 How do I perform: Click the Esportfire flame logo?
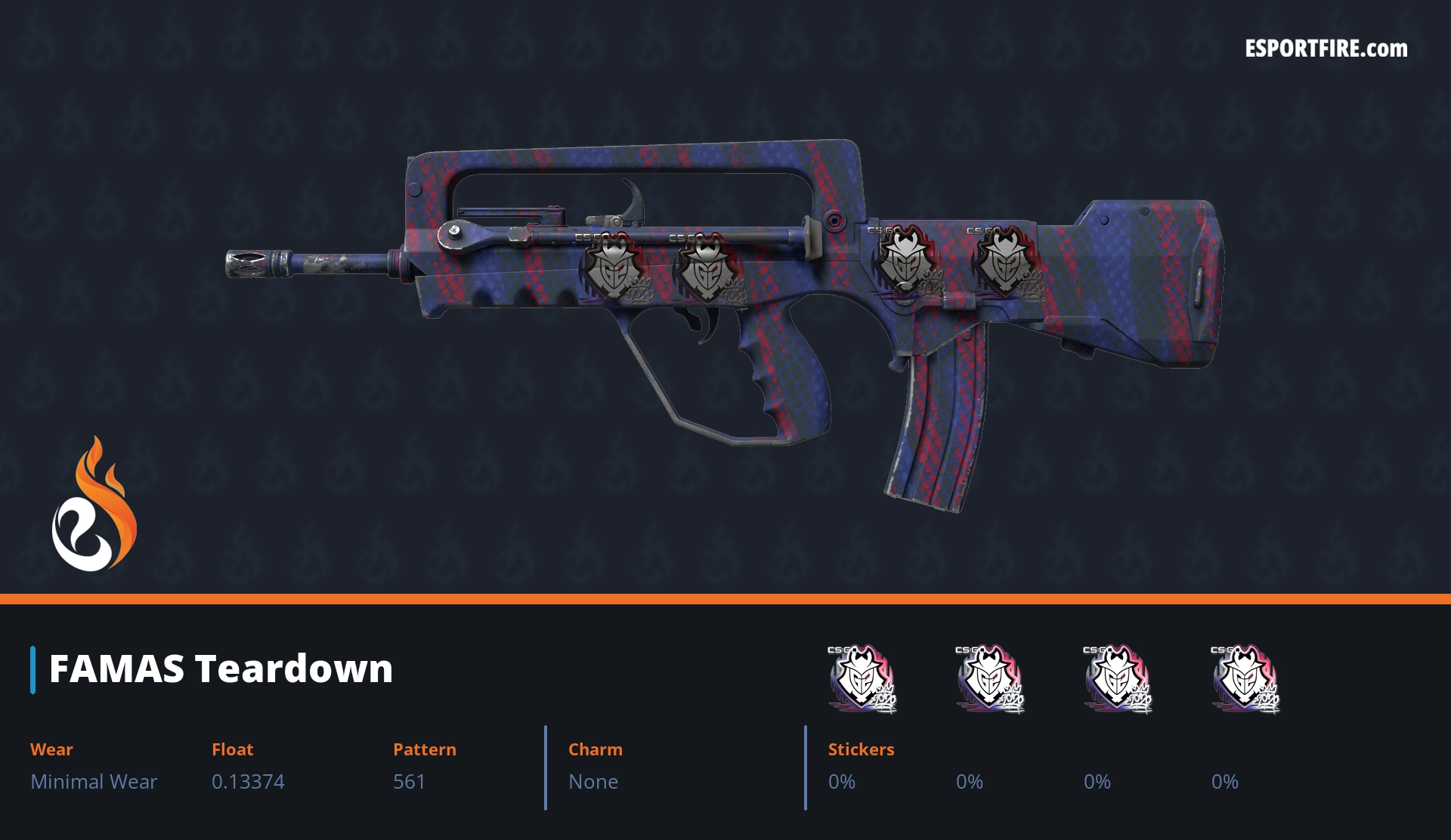pyautogui.click(x=94, y=505)
